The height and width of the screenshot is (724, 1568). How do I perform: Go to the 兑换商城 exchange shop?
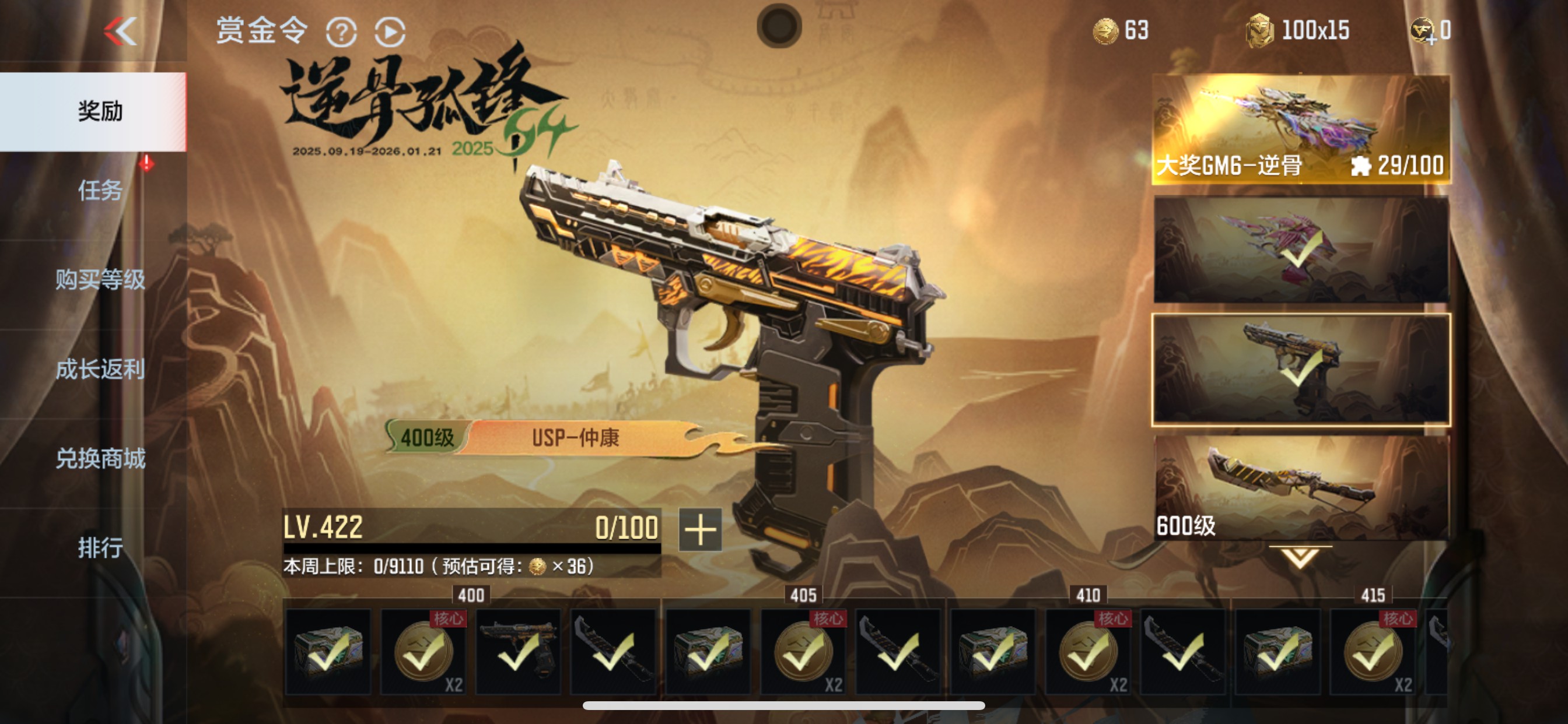coord(100,459)
